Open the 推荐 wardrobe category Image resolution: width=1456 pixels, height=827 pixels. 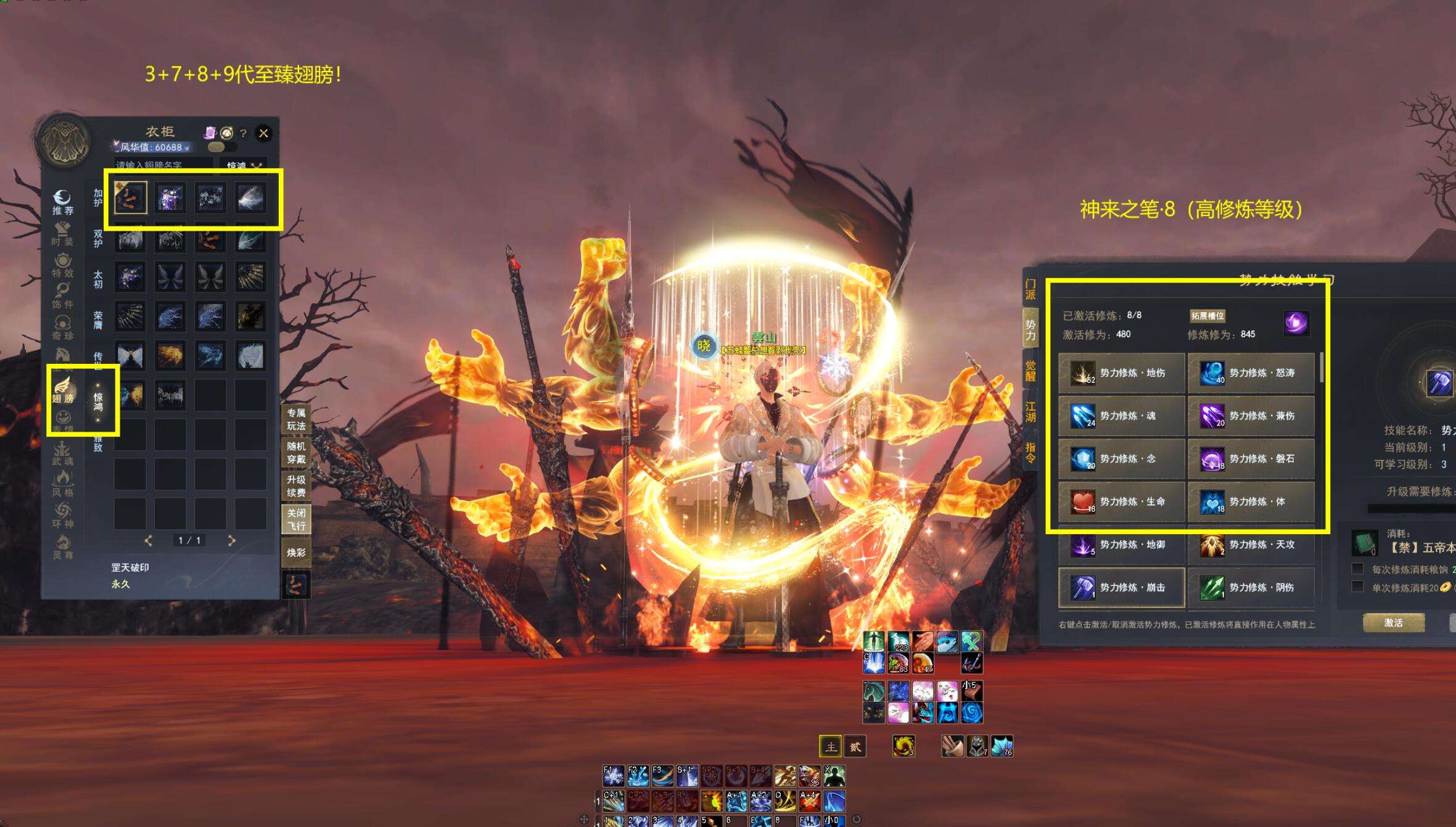click(62, 203)
